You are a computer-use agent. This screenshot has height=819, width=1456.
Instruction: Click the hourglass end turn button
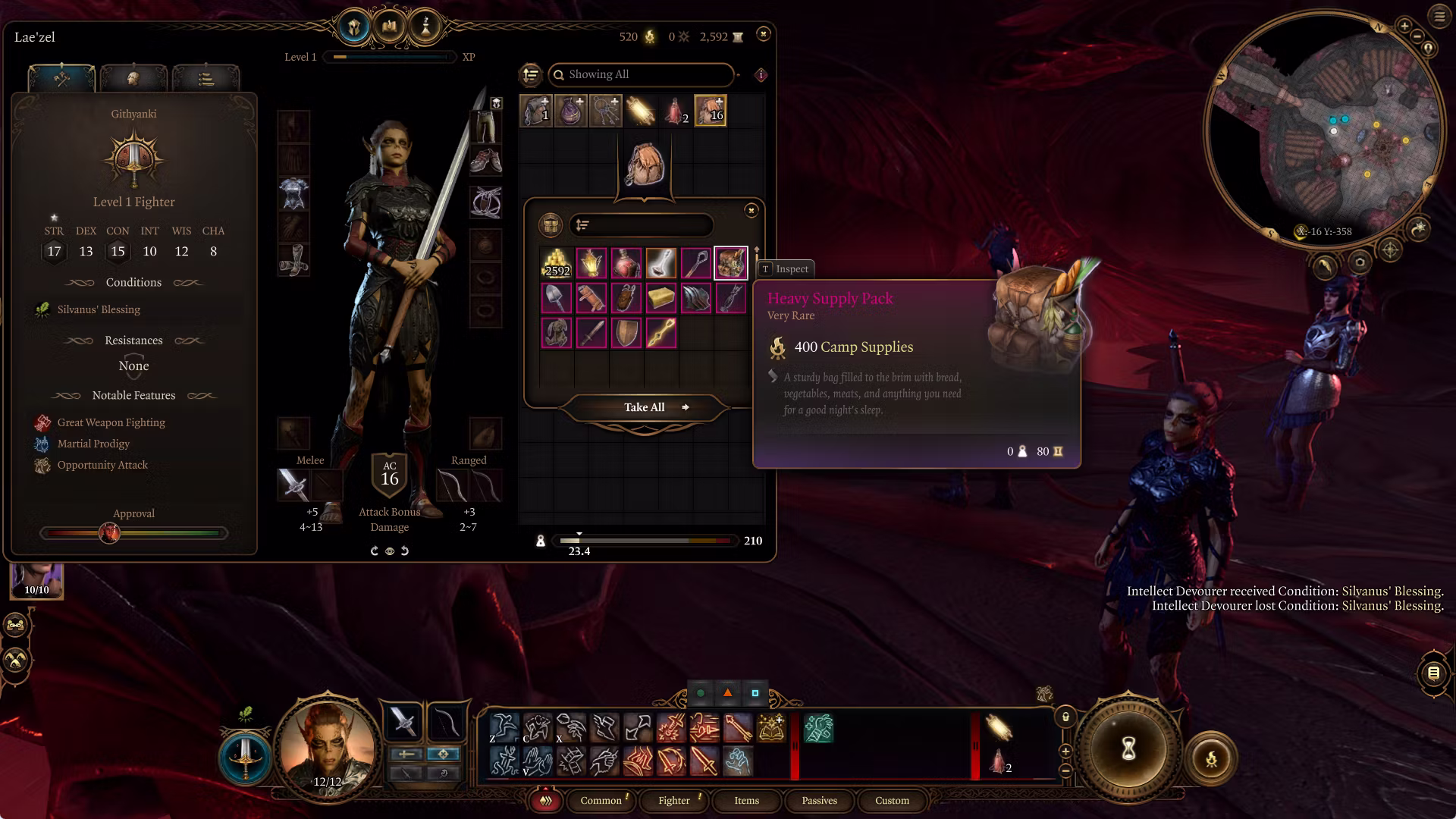(x=1128, y=749)
